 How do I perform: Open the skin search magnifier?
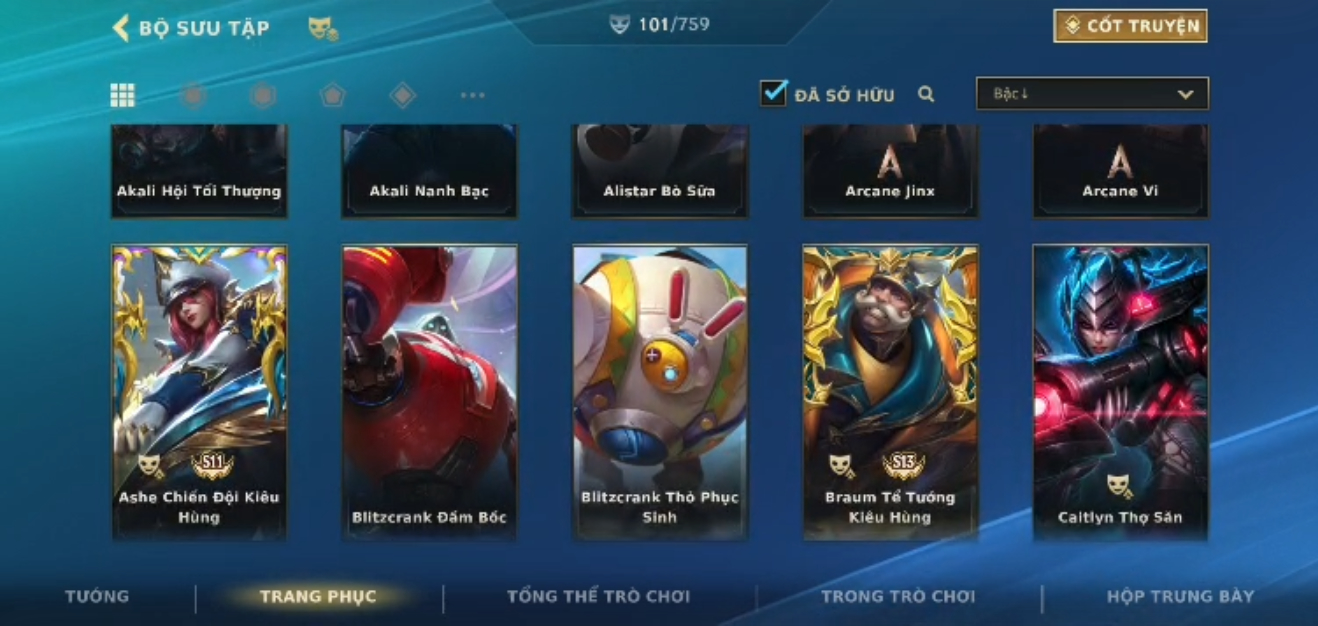926,95
